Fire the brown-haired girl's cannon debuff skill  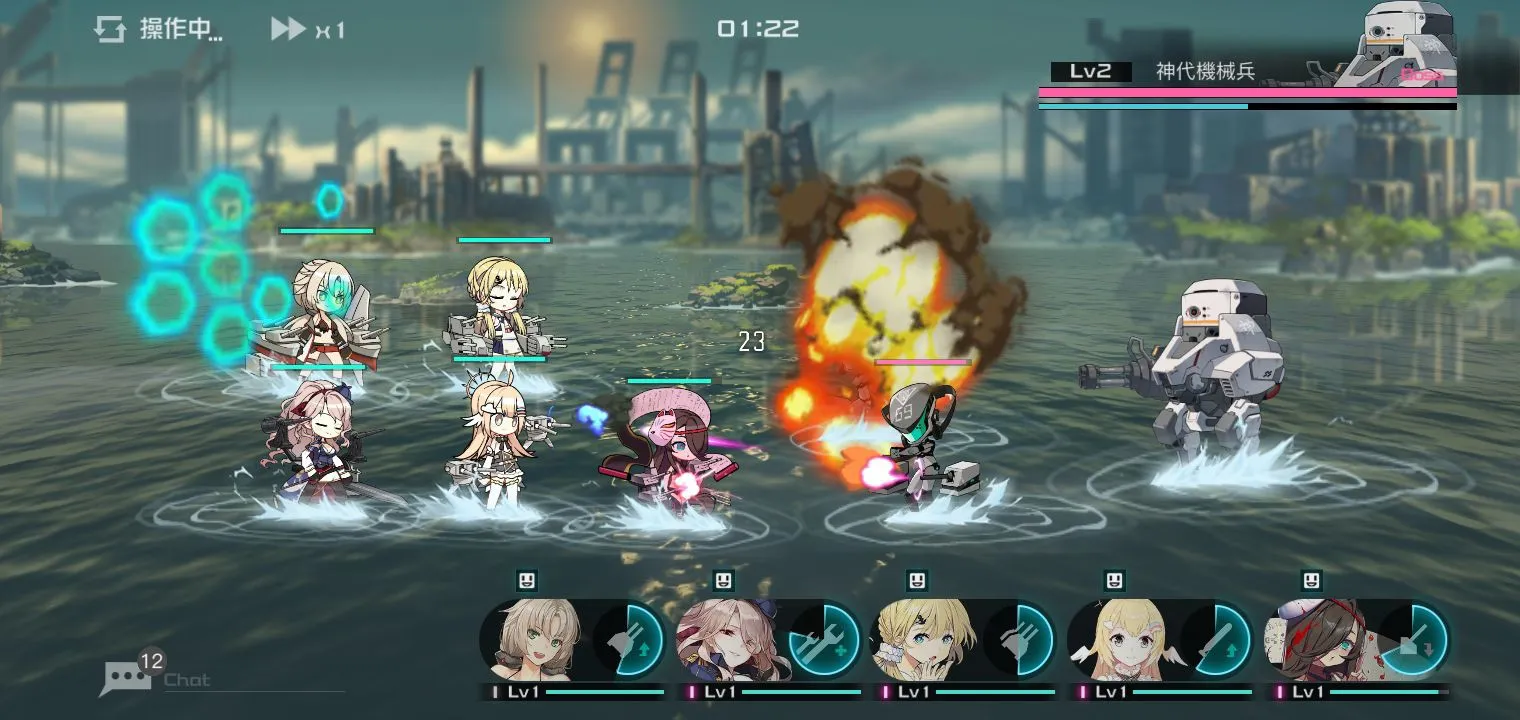[x=1414, y=640]
